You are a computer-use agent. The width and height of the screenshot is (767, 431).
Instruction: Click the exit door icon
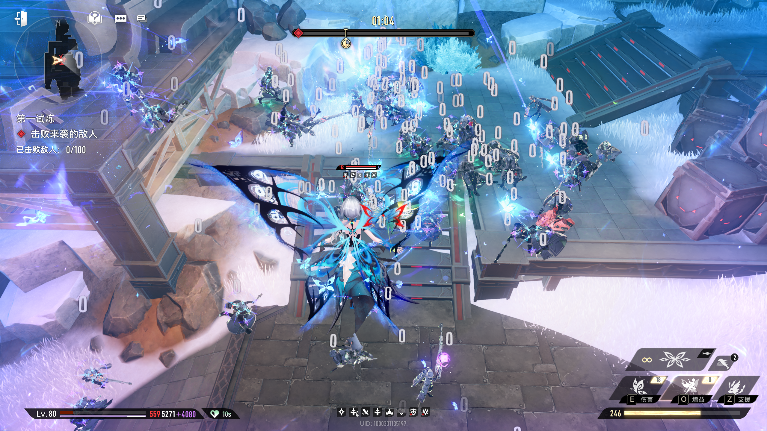[22, 17]
